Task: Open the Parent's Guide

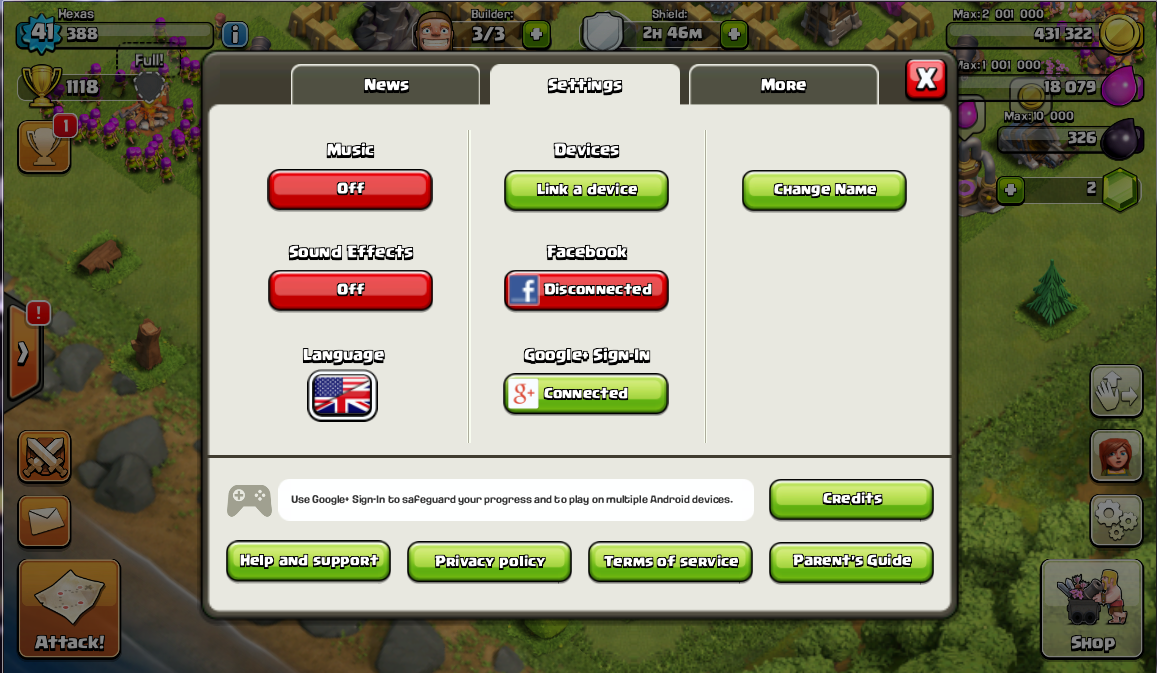Action: tap(851, 560)
